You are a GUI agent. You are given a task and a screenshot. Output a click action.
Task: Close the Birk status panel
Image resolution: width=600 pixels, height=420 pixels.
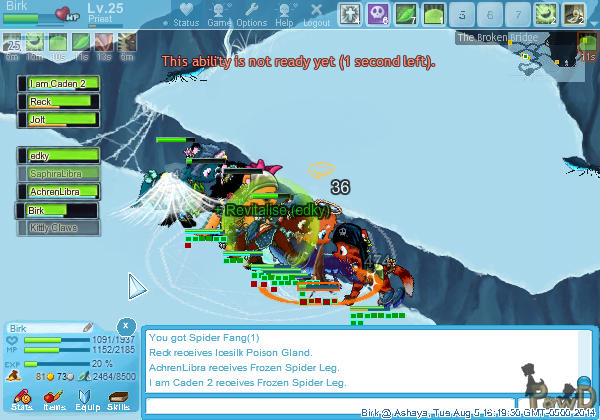point(125,326)
